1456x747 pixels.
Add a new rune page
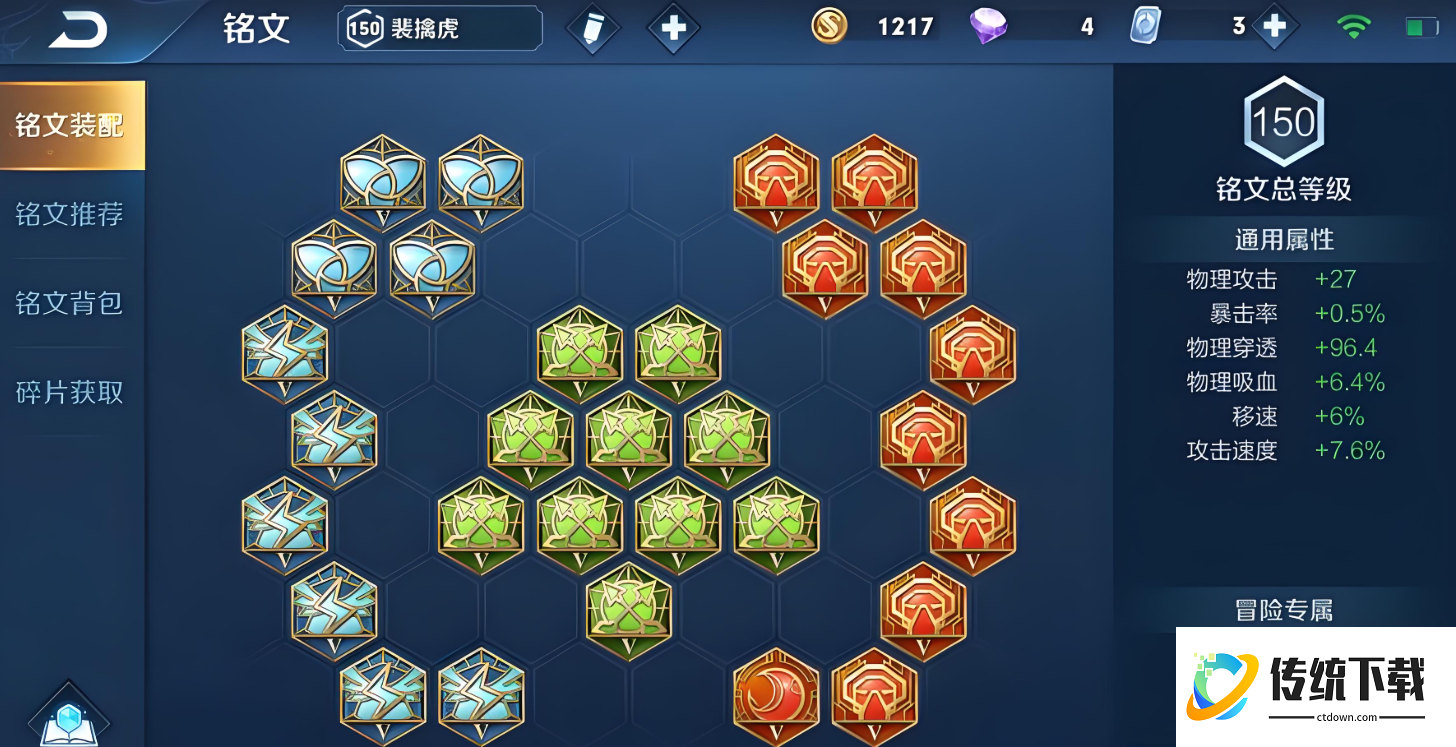(x=673, y=28)
